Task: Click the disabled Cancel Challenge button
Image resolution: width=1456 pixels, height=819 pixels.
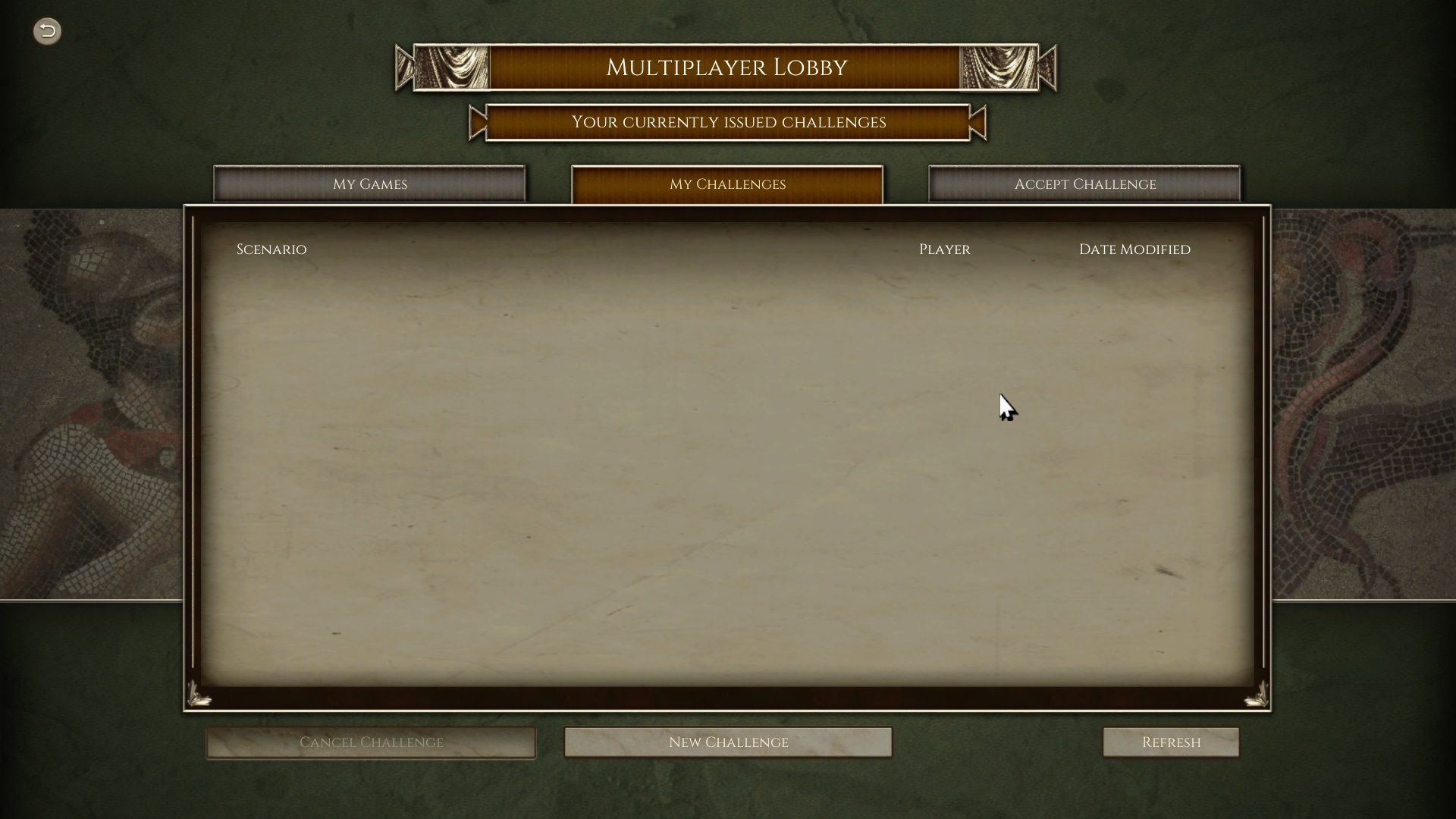Action: (x=371, y=742)
